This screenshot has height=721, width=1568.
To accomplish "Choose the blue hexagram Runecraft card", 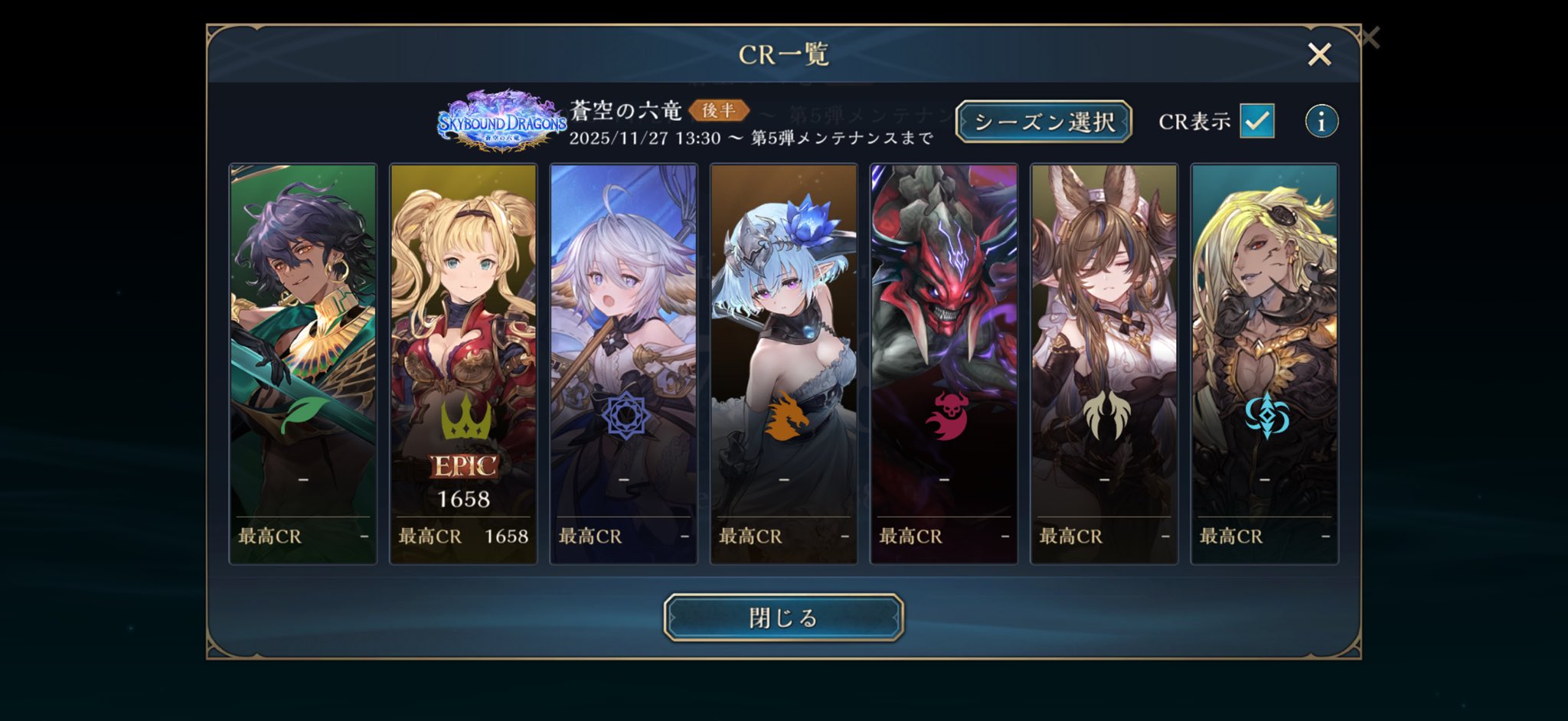I will coord(623,364).
